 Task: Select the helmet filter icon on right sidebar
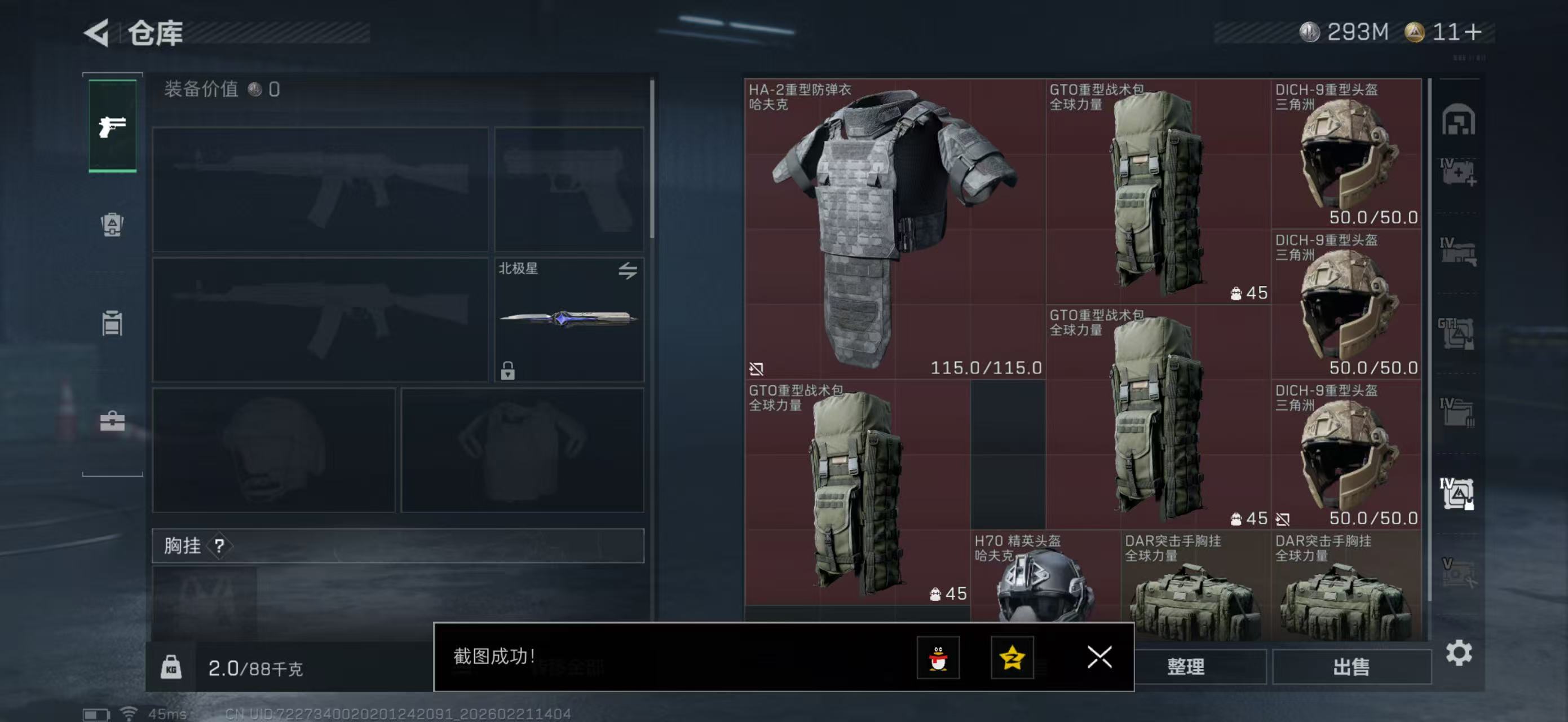coord(1459,121)
